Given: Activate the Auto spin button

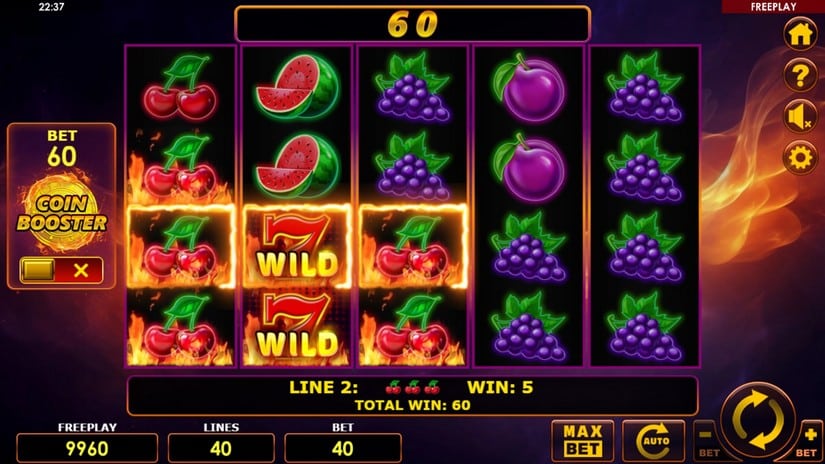Looking at the screenshot, I should [653, 441].
